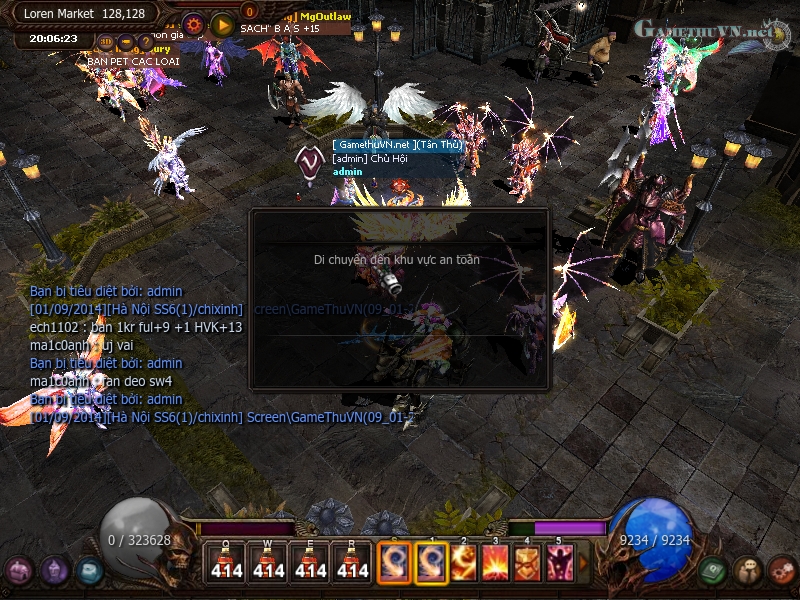This screenshot has height=600, width=800.
Task: Activate the flame burst skill in slot 3
Action: click(x=496, y=562)
